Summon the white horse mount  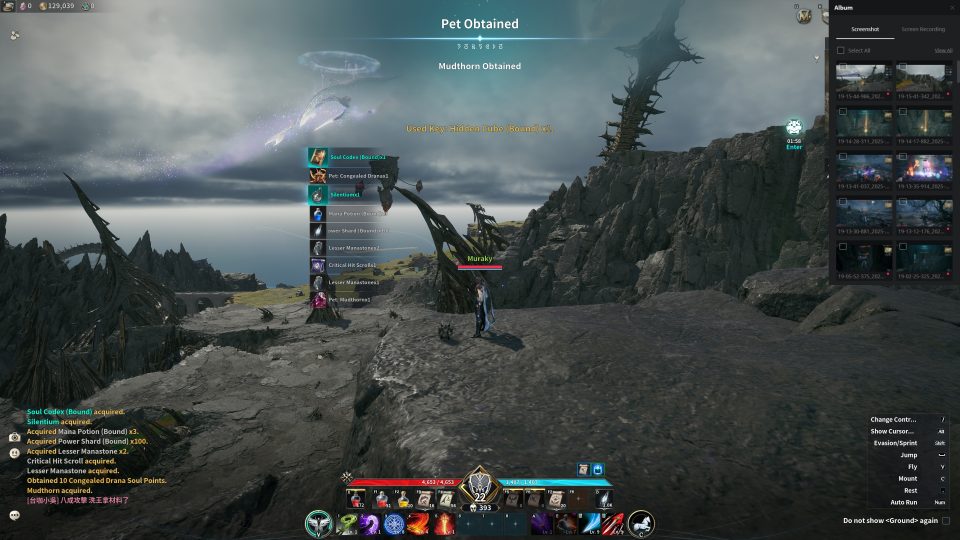[x=641, y=523]
